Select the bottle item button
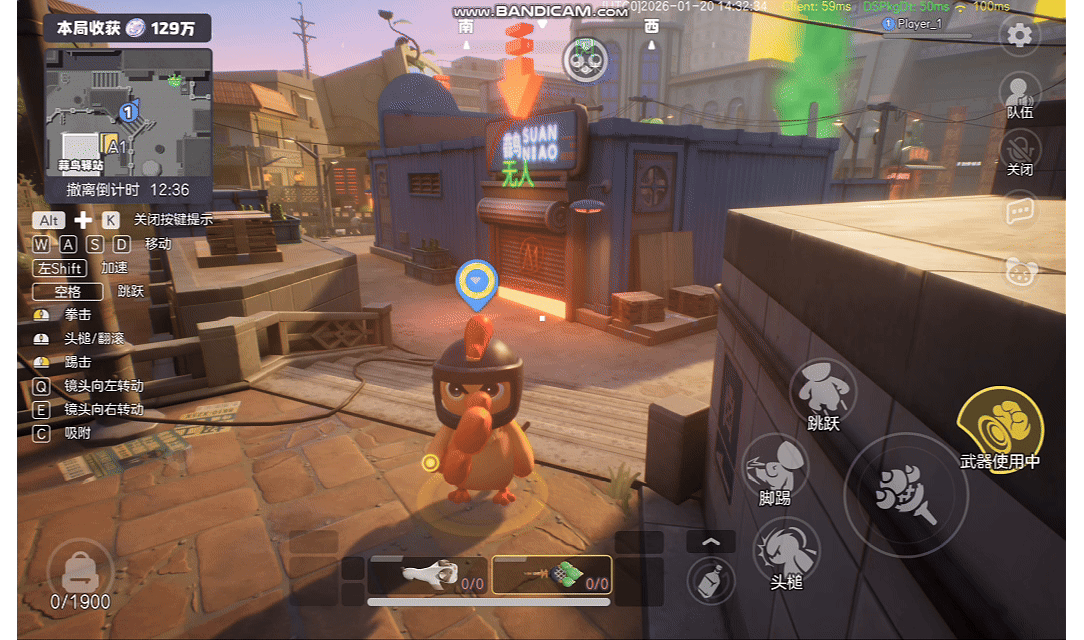 pos(711,580)
